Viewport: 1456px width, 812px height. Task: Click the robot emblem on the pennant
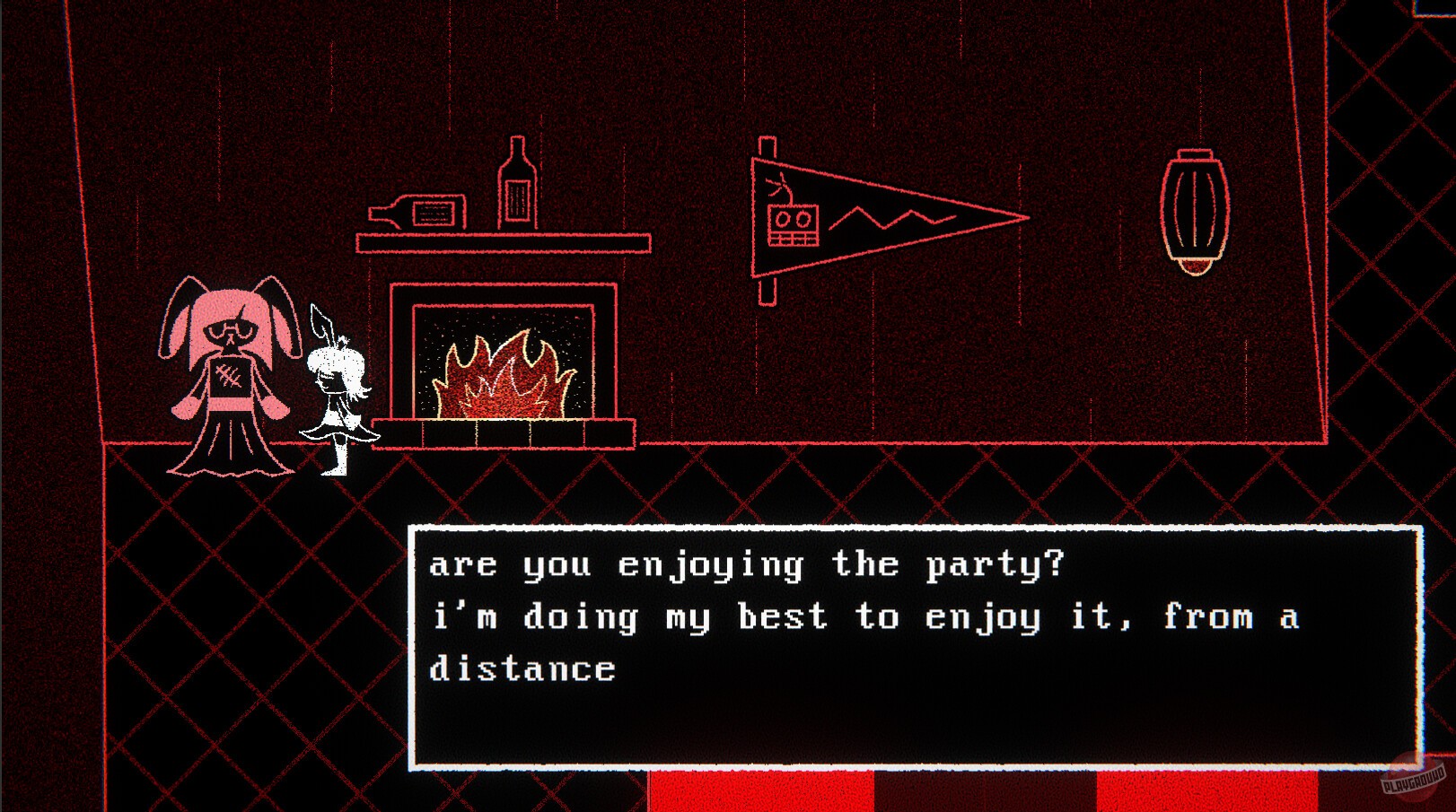(x=794, y=224)
